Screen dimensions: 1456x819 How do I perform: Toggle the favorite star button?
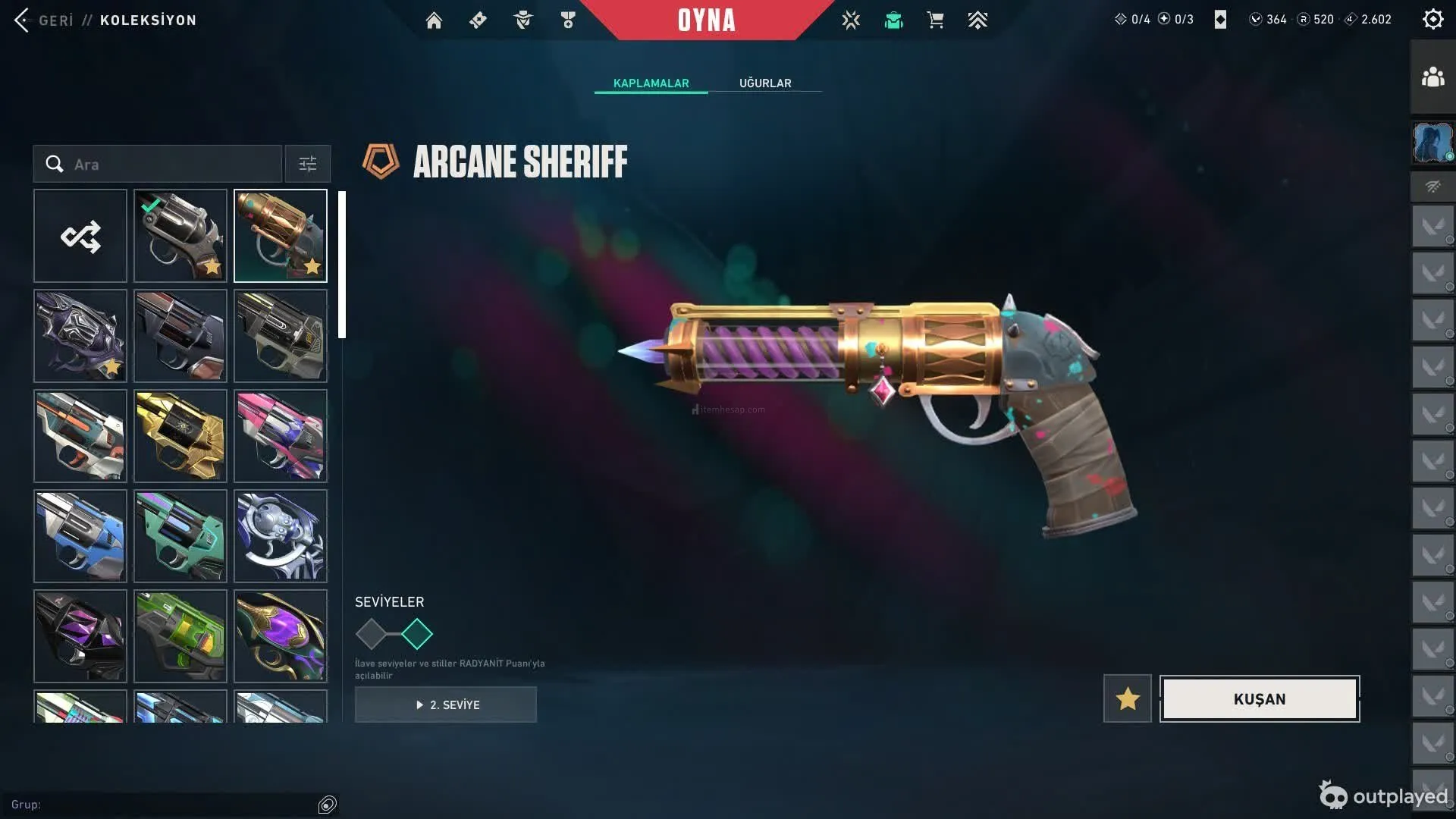pos(1128,699)
